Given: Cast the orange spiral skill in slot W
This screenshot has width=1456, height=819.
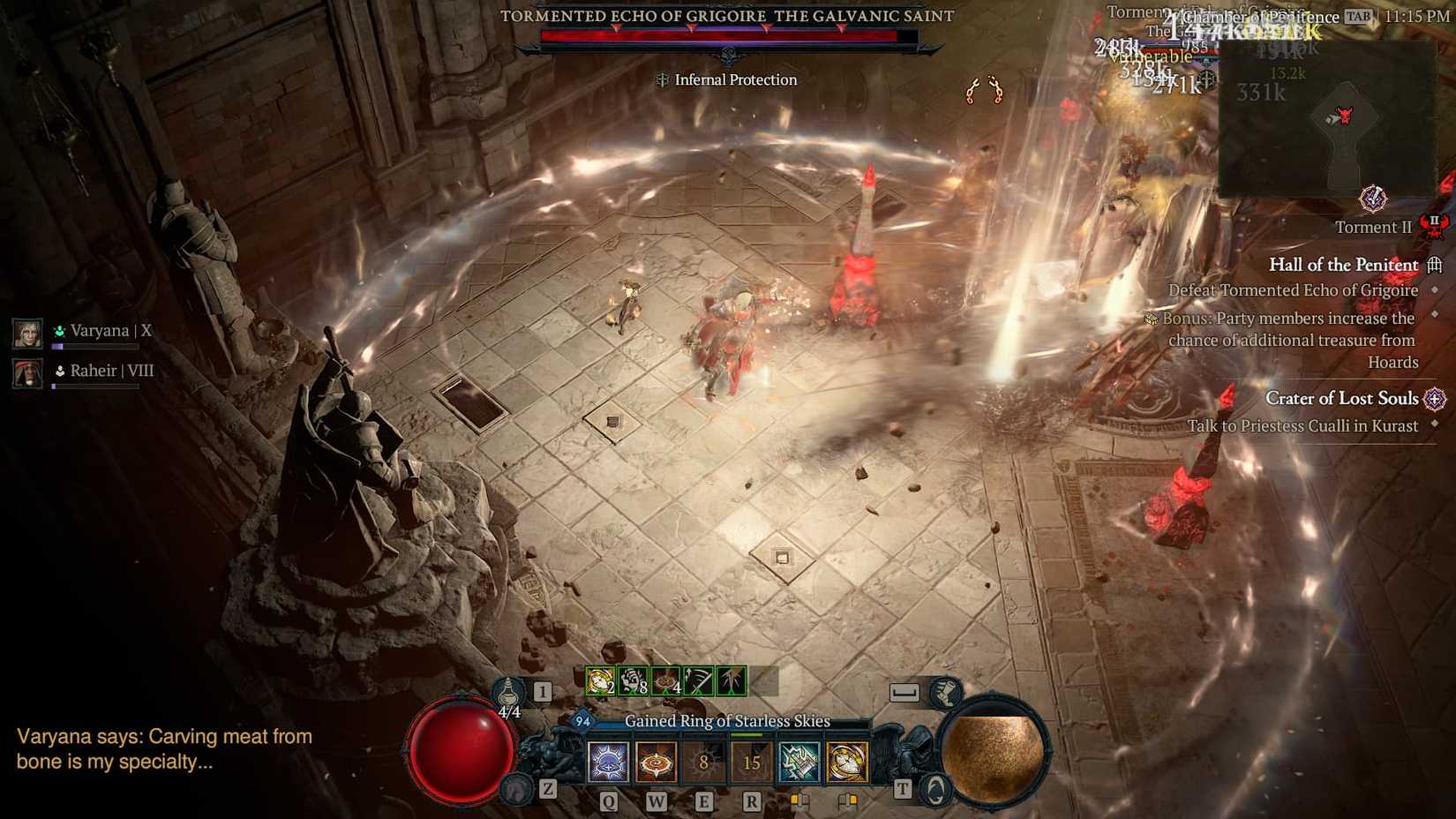Looking at the screenshot, I should (656, 762).
